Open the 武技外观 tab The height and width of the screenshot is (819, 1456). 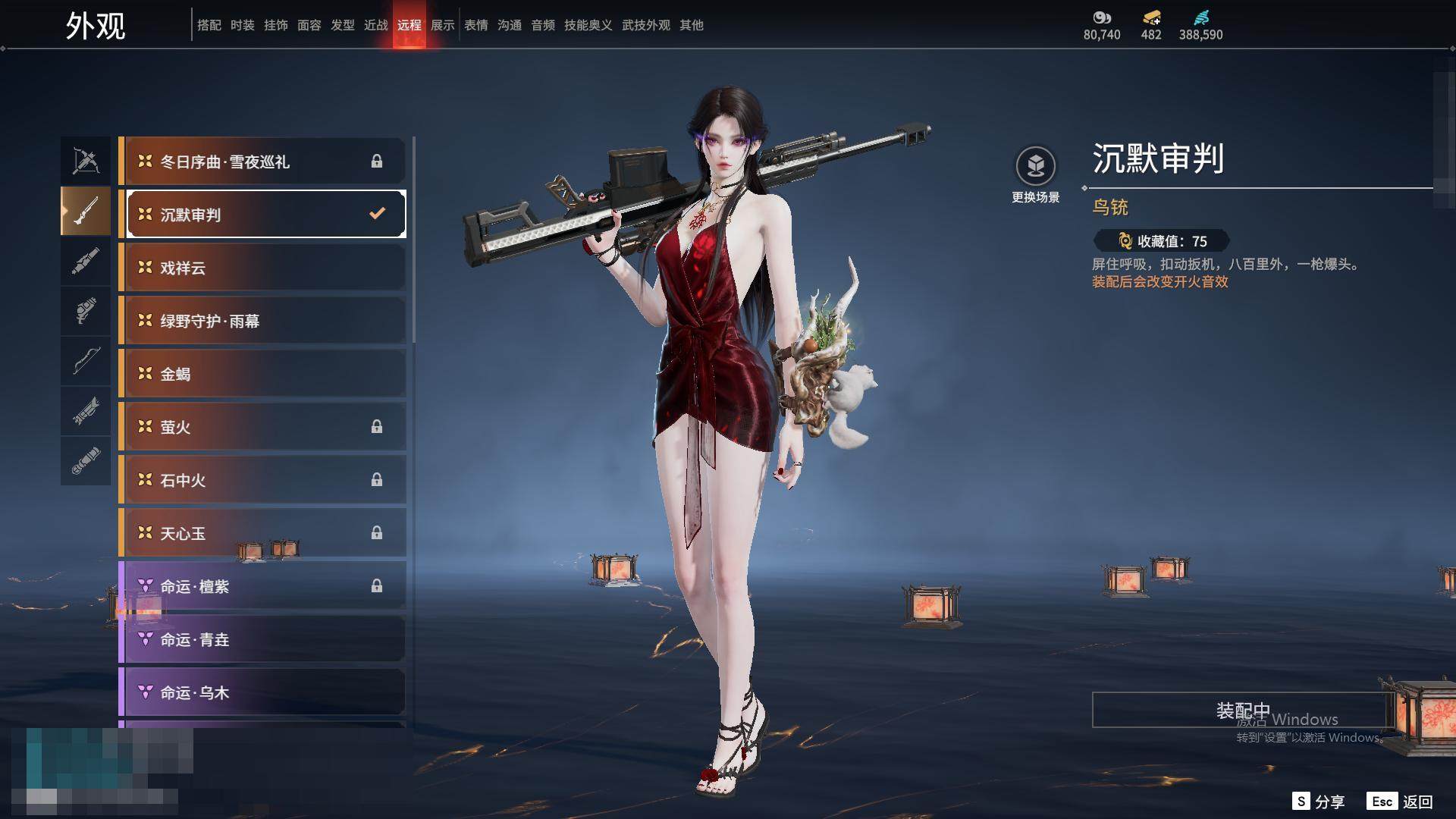click(x=646, y=25)
